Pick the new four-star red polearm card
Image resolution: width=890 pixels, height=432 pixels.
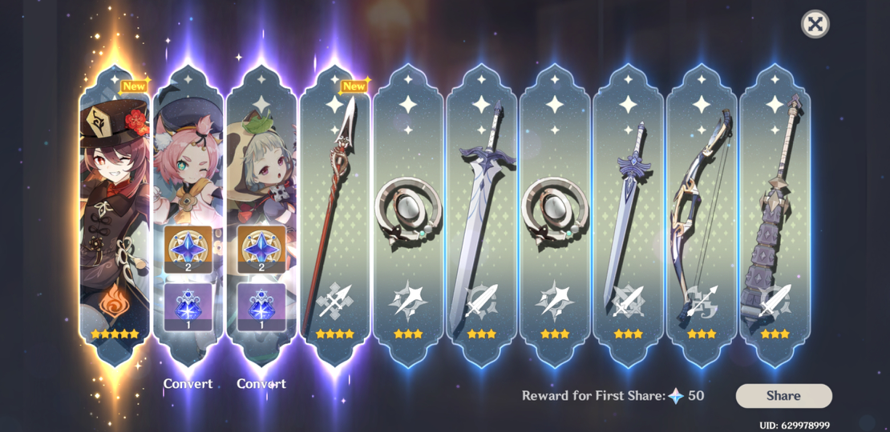tap(335, 210)
